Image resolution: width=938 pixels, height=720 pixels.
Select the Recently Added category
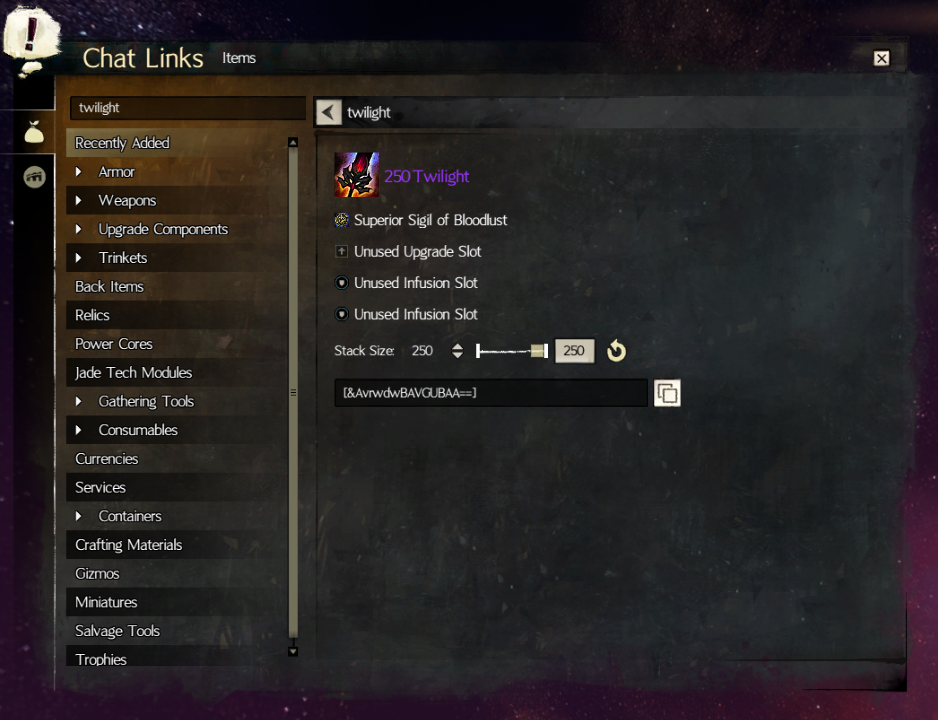coord(122,143)
